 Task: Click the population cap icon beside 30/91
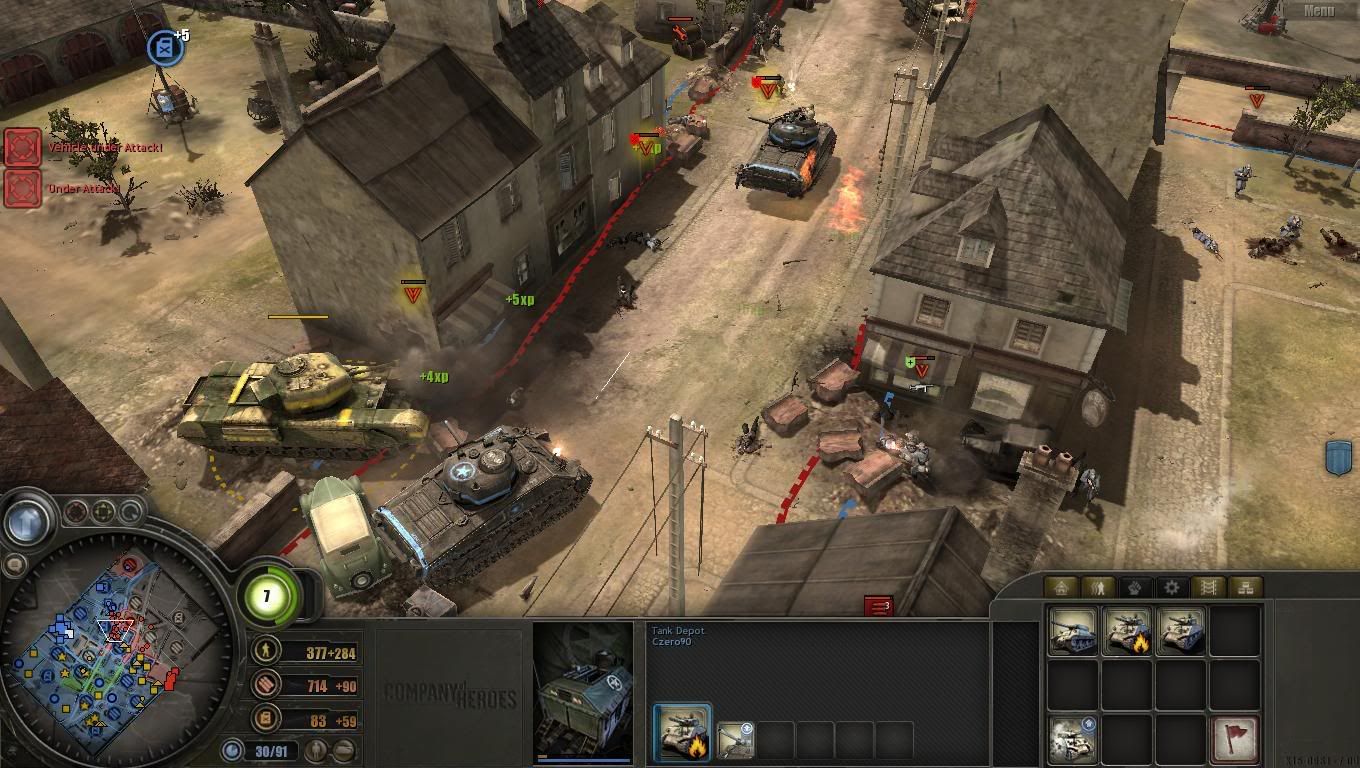pyautogui.click(x=233, y=749)
